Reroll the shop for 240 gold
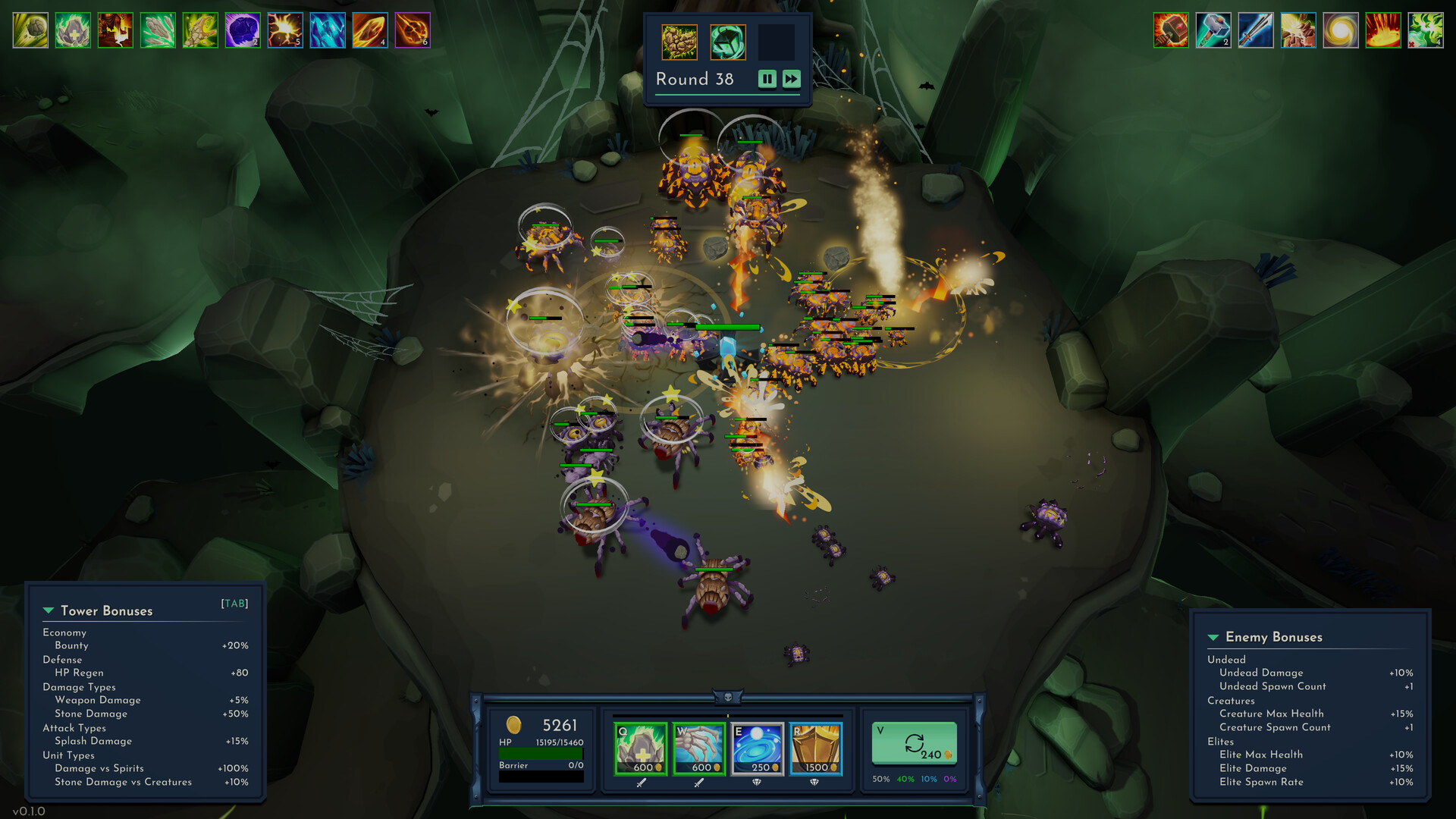This screenshot has width=1456, height=819. (914, 744)
